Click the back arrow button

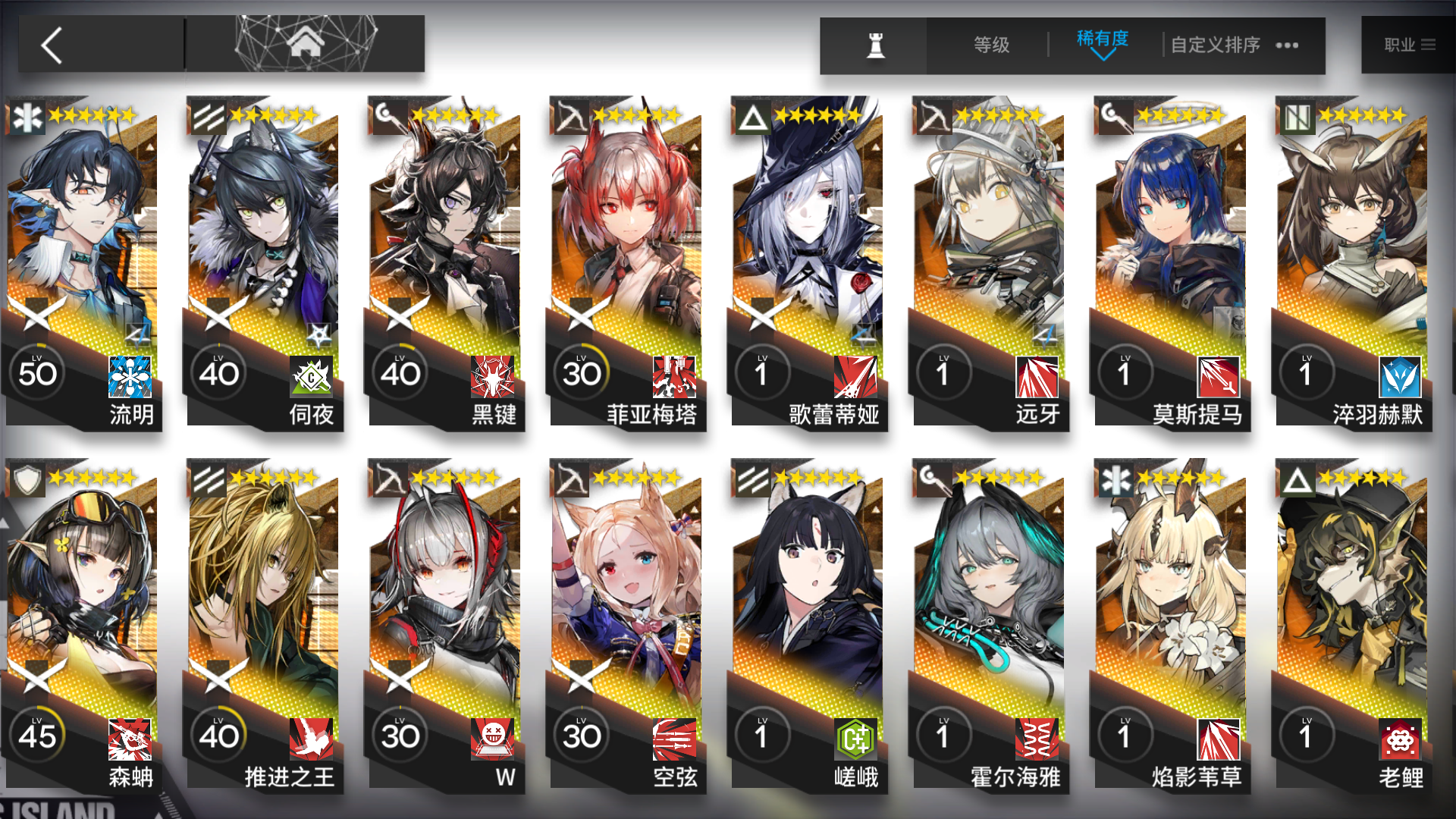[x=50, y=45]
